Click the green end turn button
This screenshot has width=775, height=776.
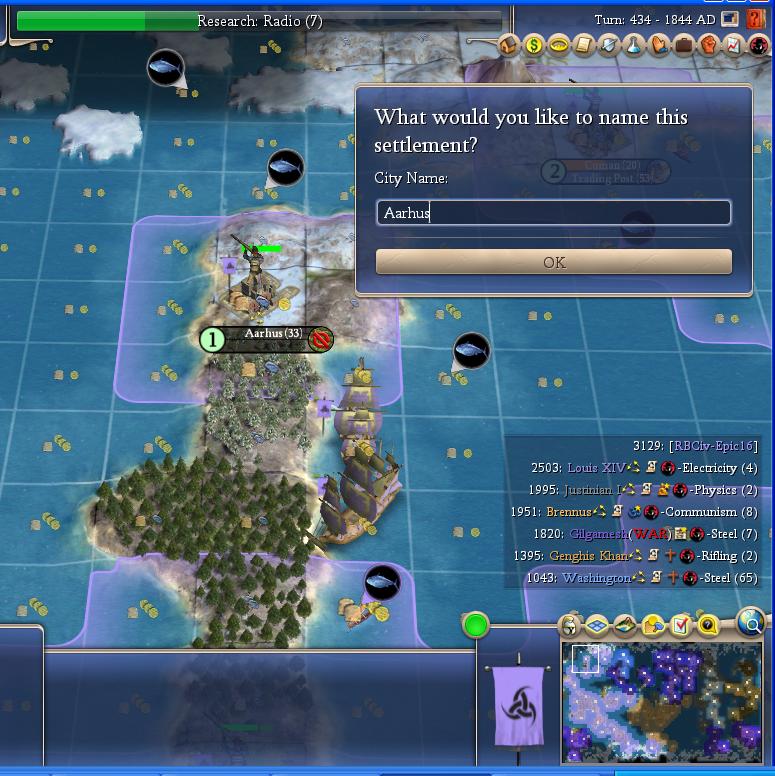476,626
